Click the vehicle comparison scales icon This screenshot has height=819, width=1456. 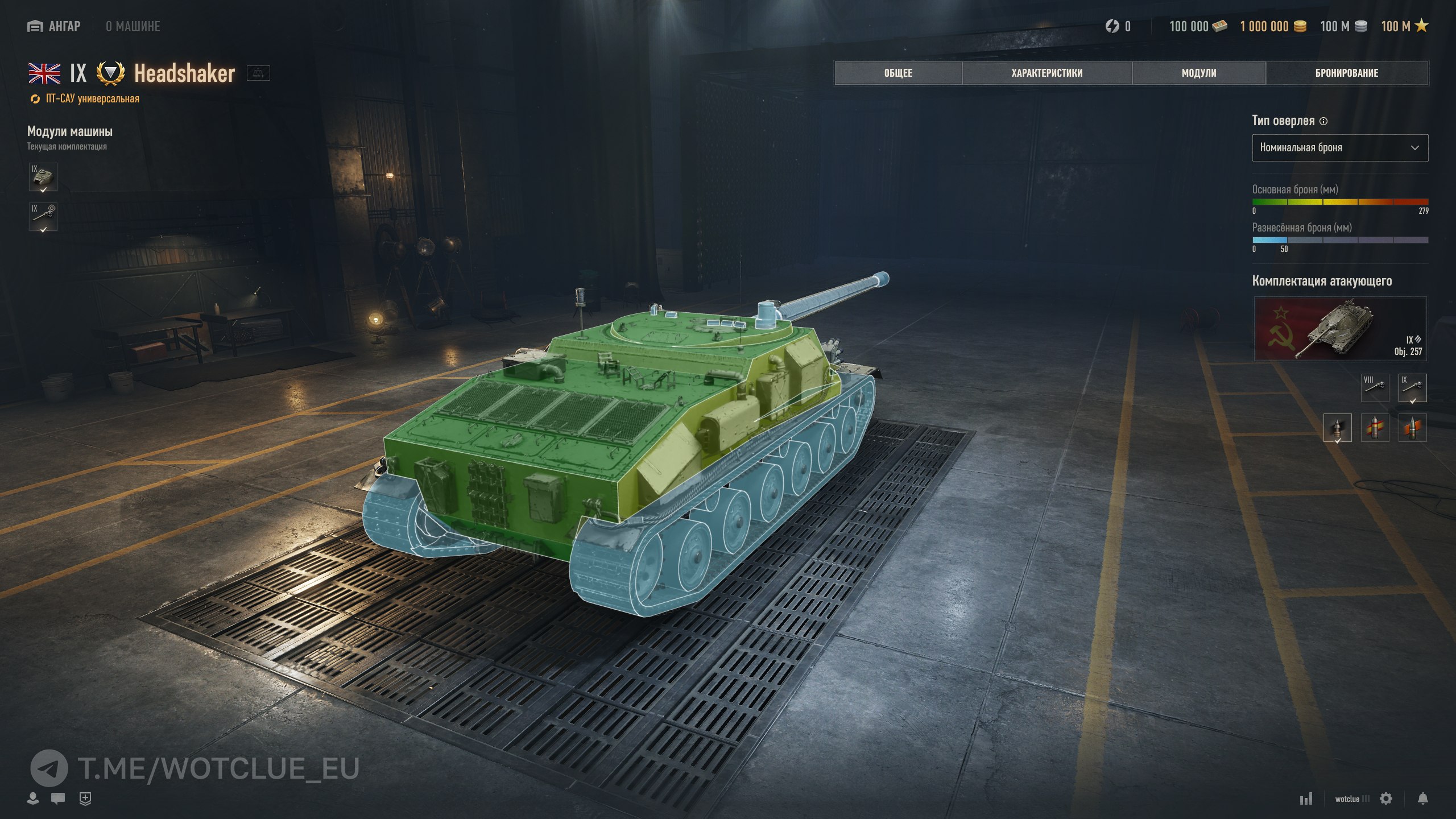[x=258, y=73]
